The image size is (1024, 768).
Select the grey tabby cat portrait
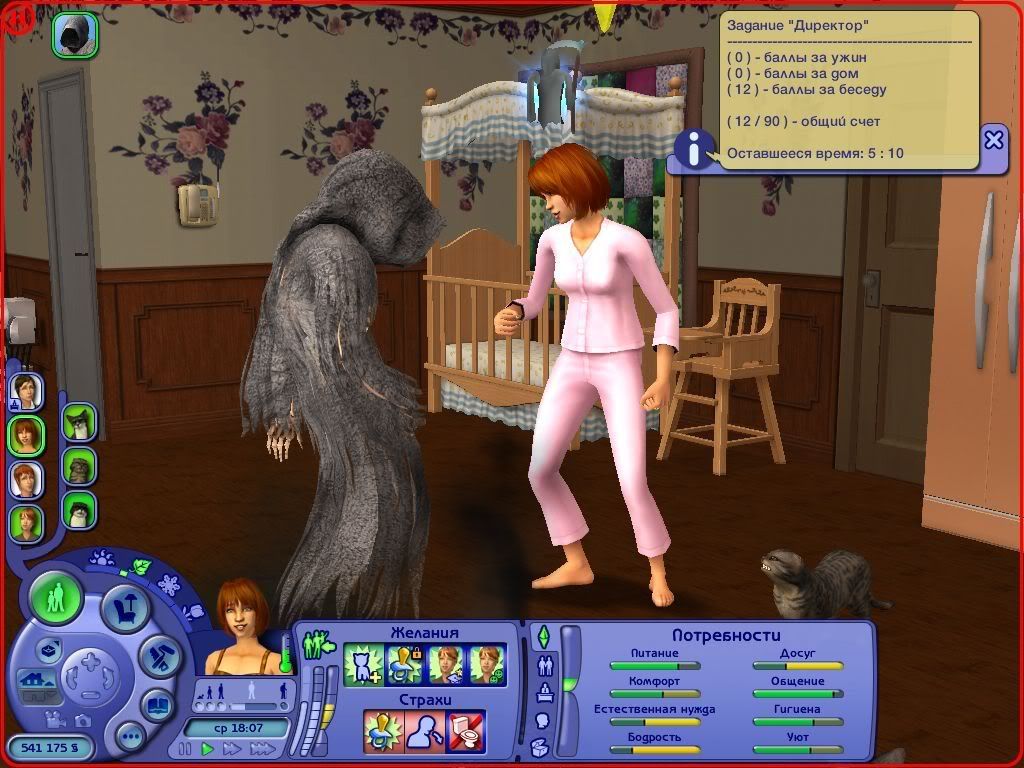click(x=79, y=466)
